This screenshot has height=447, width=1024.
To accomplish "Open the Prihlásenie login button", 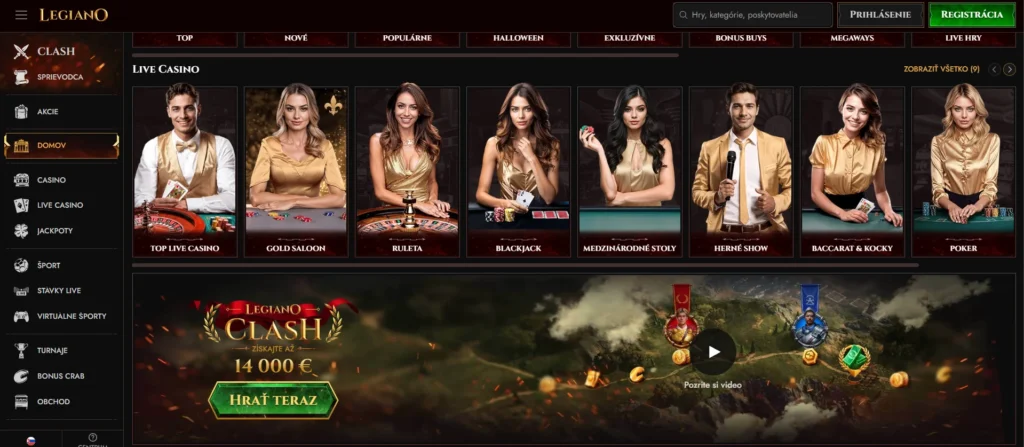I will [x=880, y=15].
